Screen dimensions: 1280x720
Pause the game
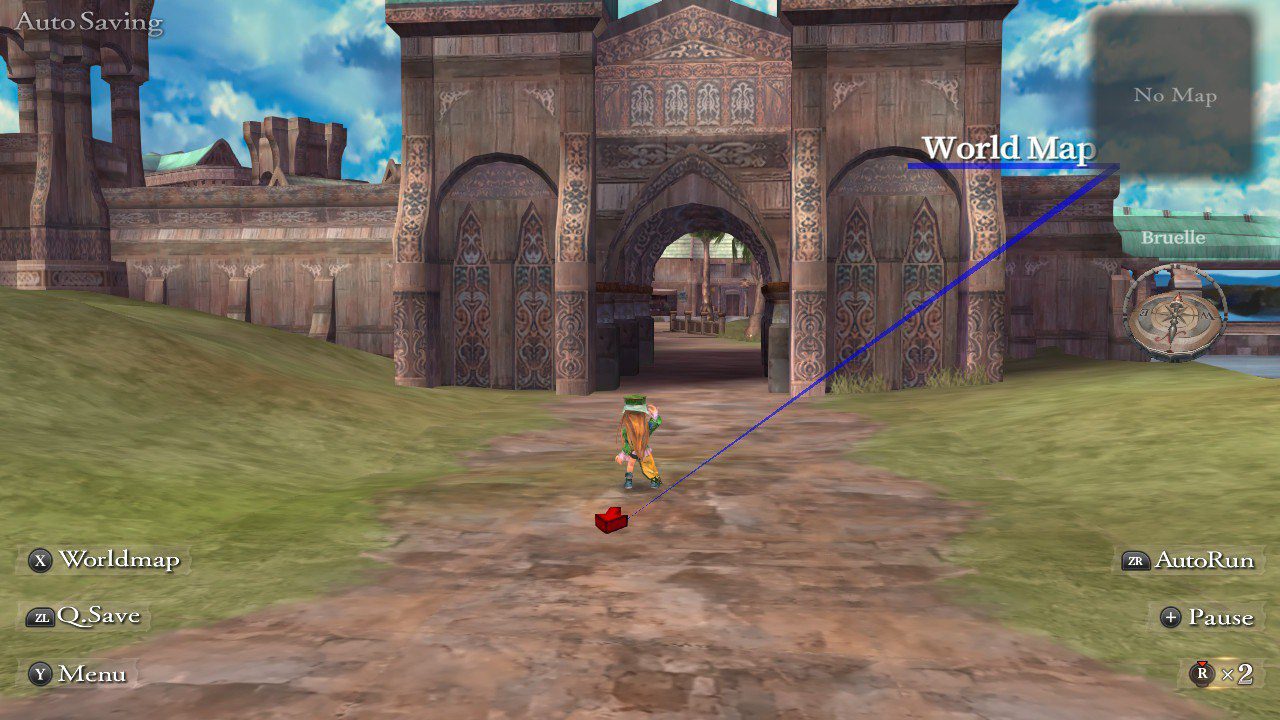point(1206,617)
